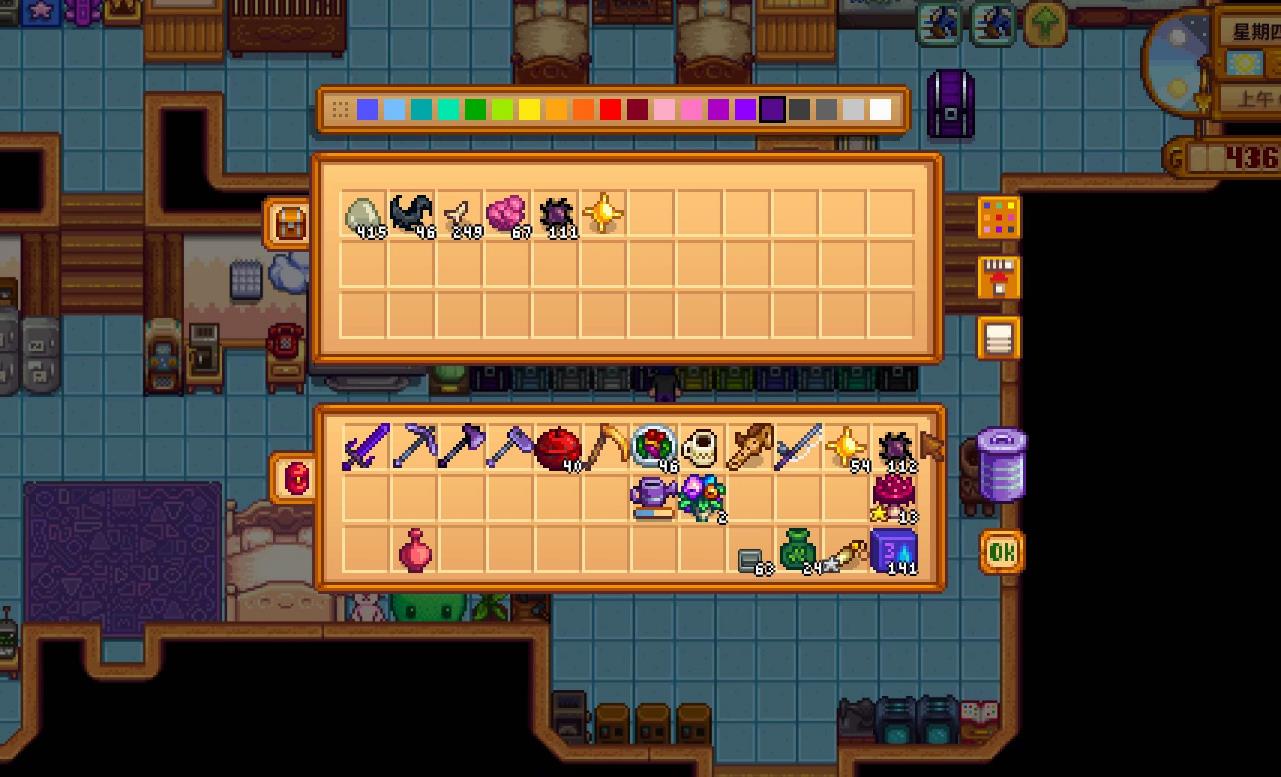Screen dimensions: 1281x777
Task: Add to existing stacks button
Action: (x=999, y=278)
